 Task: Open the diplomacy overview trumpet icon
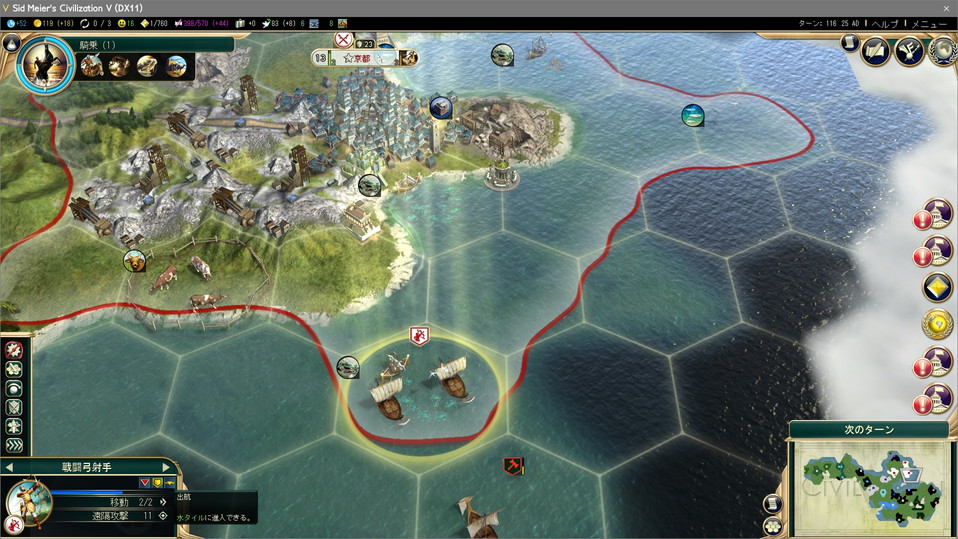click(909, 50)
